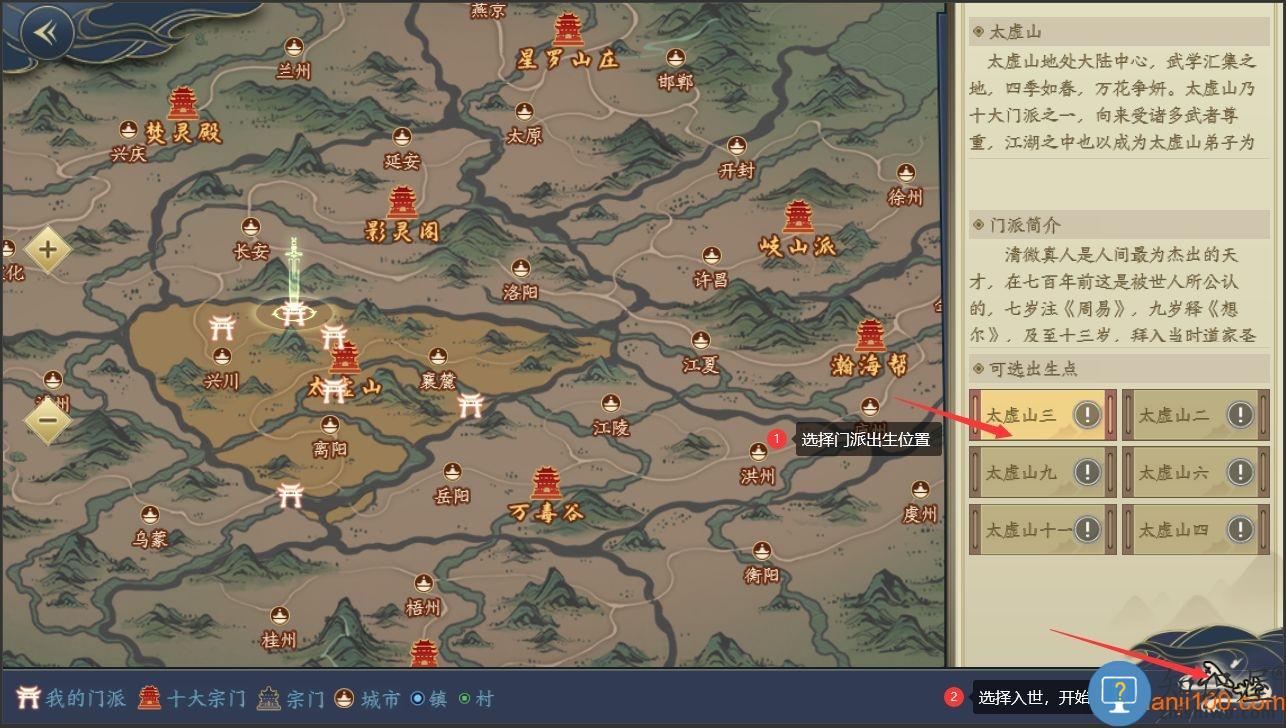
Task: Open the blue question-mark help overlay icon
Action: (1121, 692)
